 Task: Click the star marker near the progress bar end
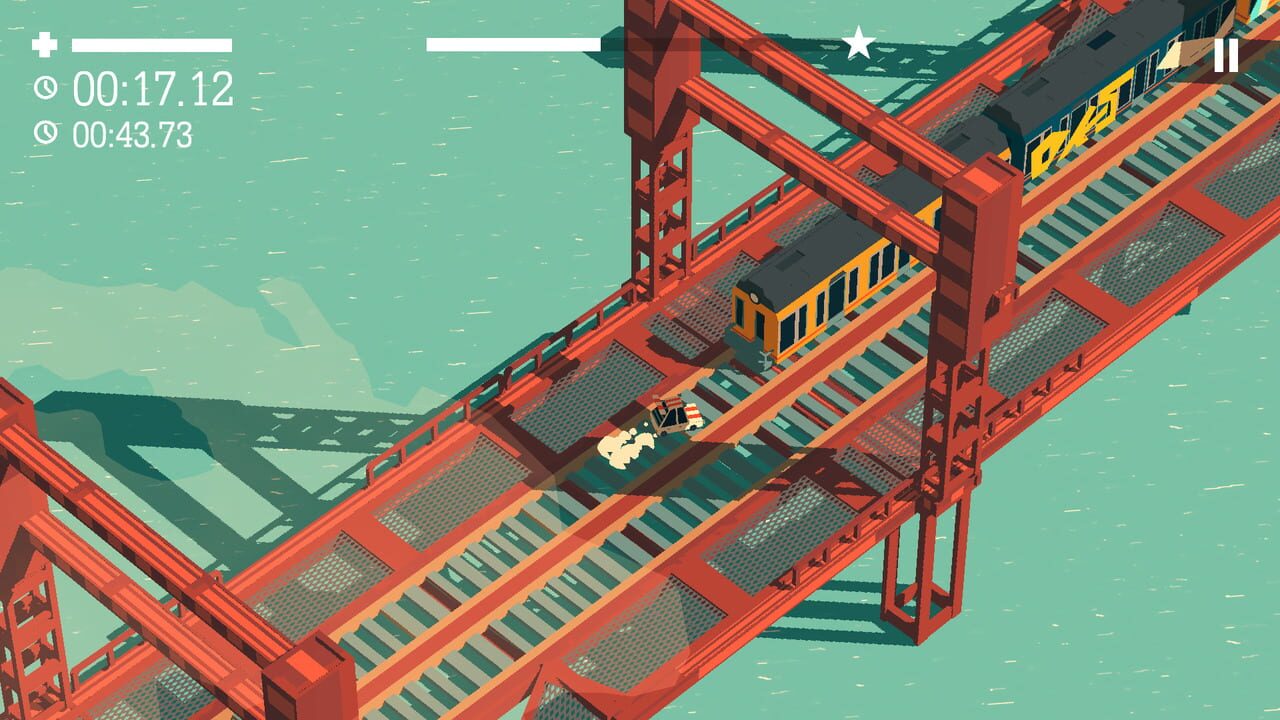(x=858, y=40)
